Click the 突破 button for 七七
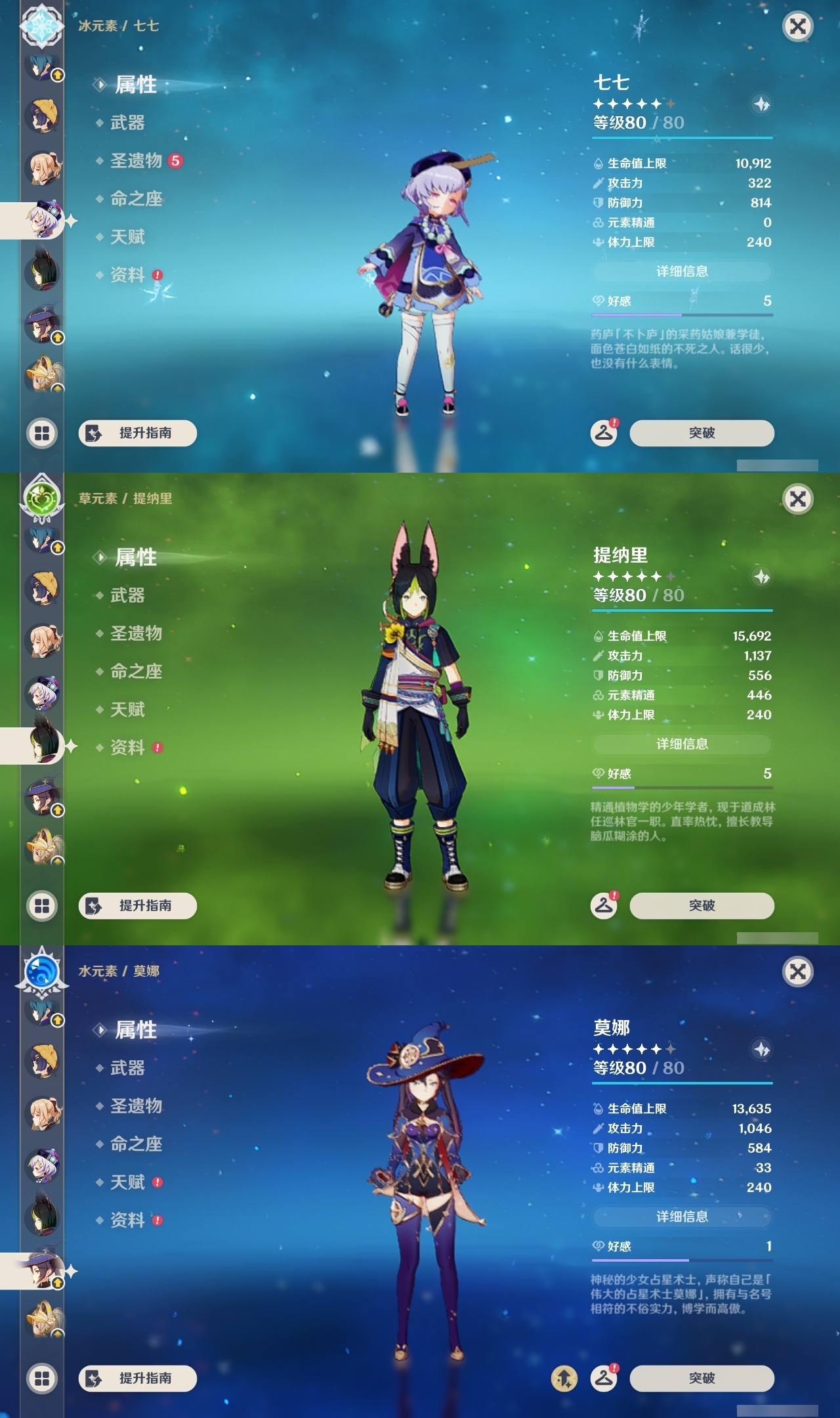The height and width of the screenshot is (1418, 840). 701,433
